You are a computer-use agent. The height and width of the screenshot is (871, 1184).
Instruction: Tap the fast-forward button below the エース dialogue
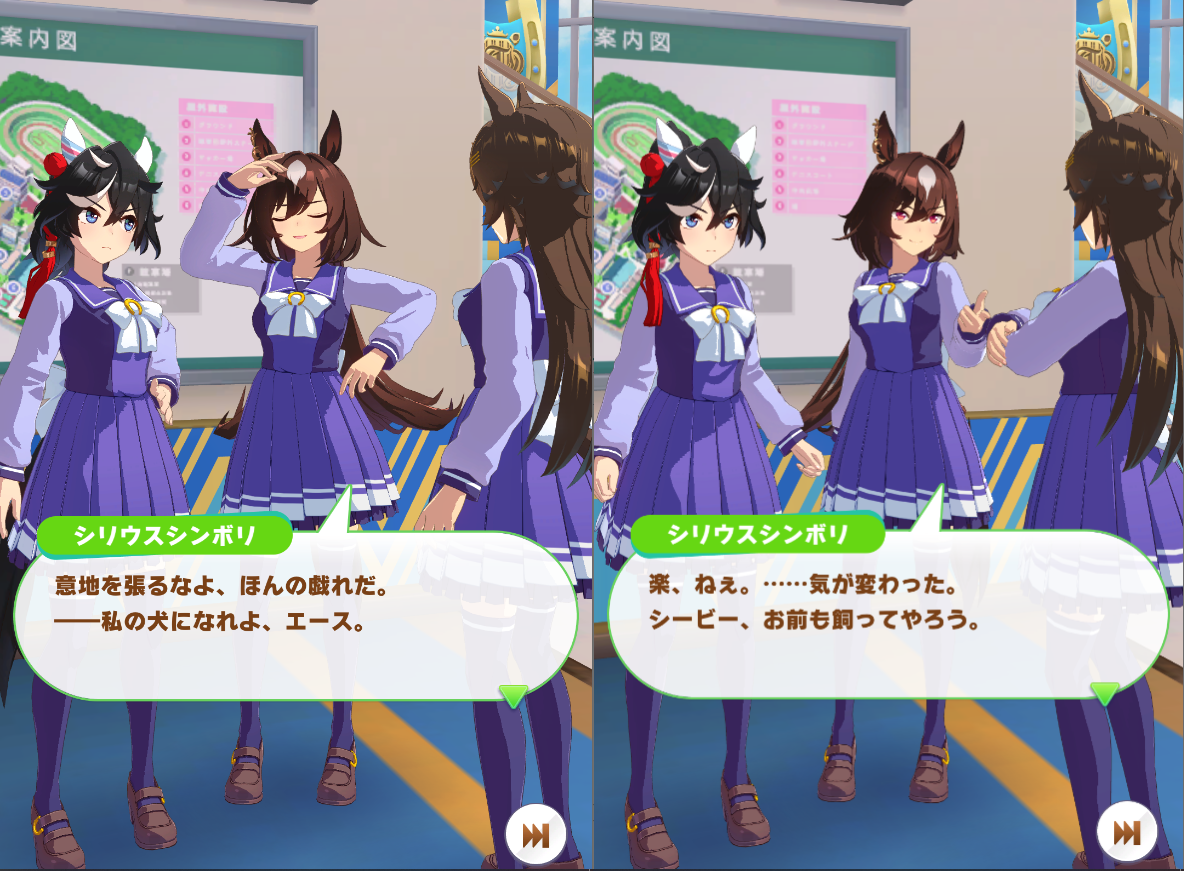tap(536, 834)
